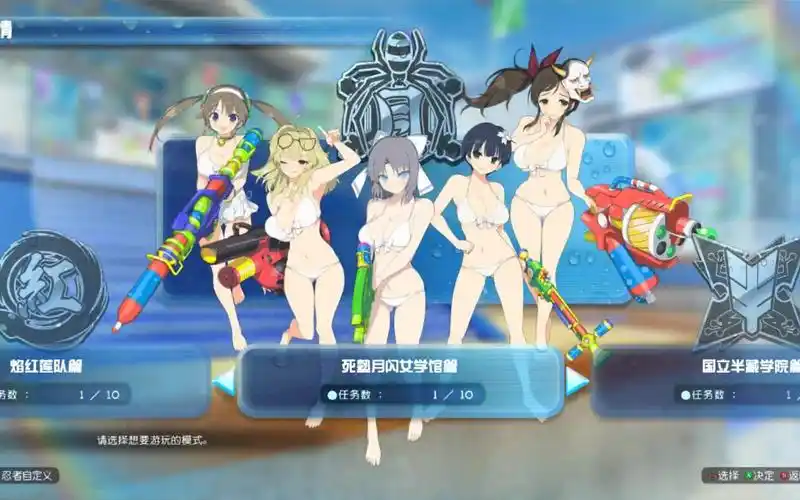Click the right carousel arrow
800x500 pixels.
pos(575,380)
